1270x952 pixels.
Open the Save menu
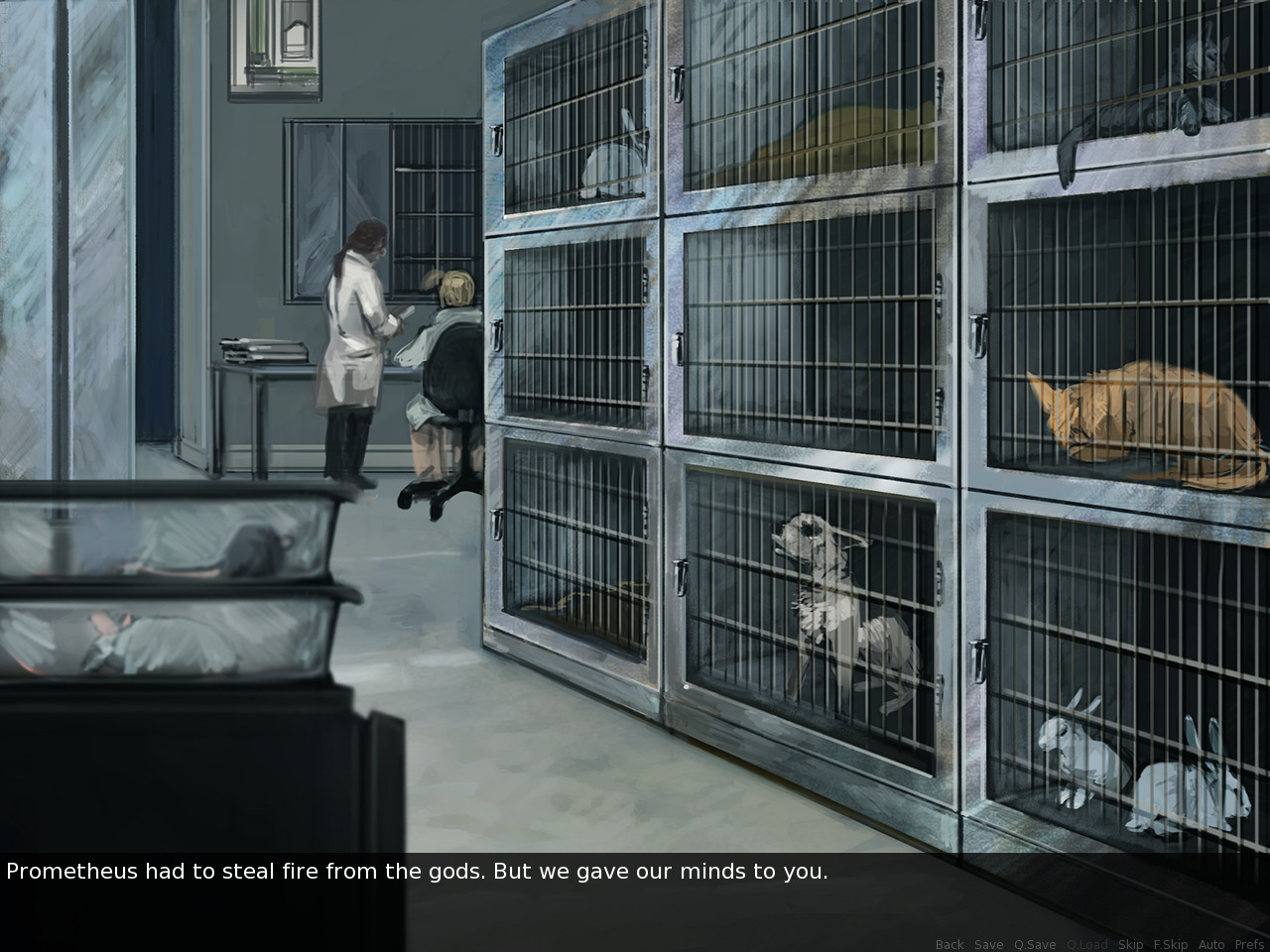coord(988,944)
